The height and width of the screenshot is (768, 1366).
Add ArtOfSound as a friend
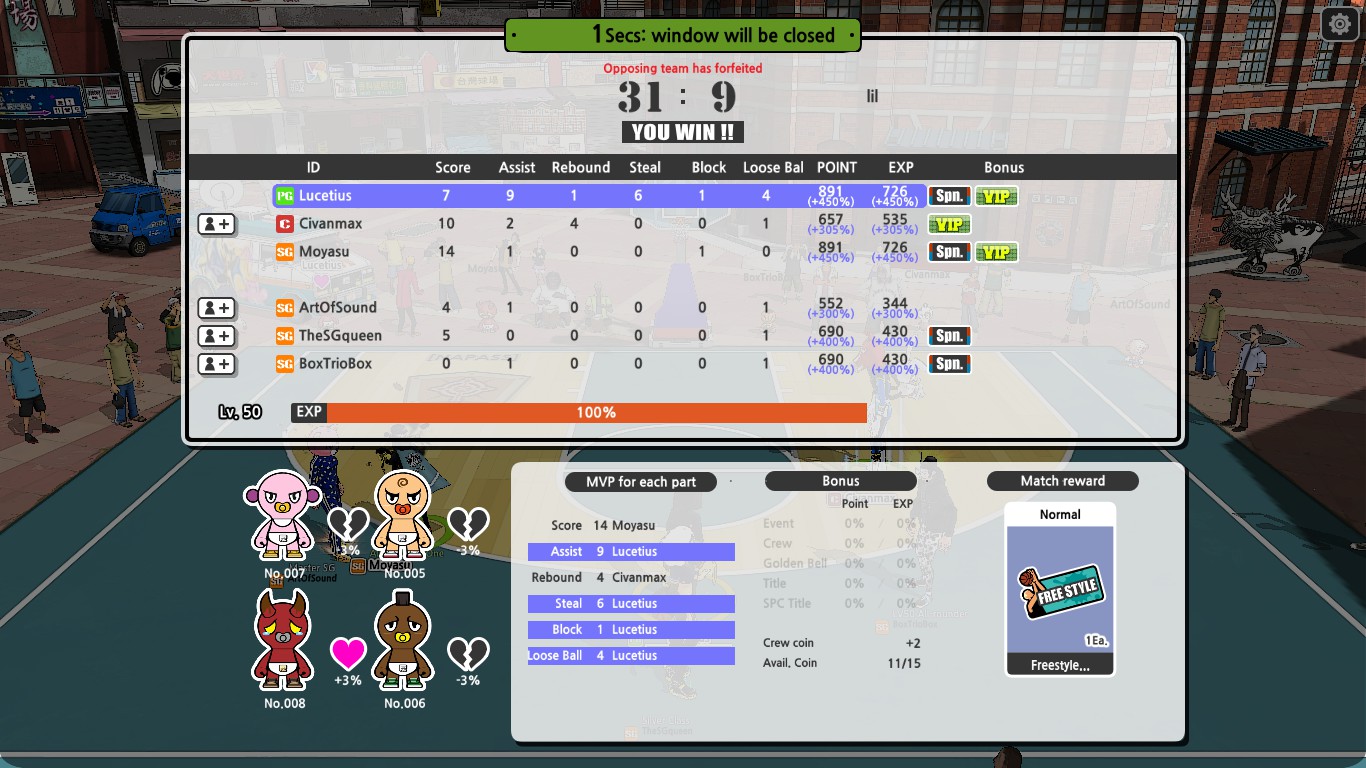click(216, 308)
